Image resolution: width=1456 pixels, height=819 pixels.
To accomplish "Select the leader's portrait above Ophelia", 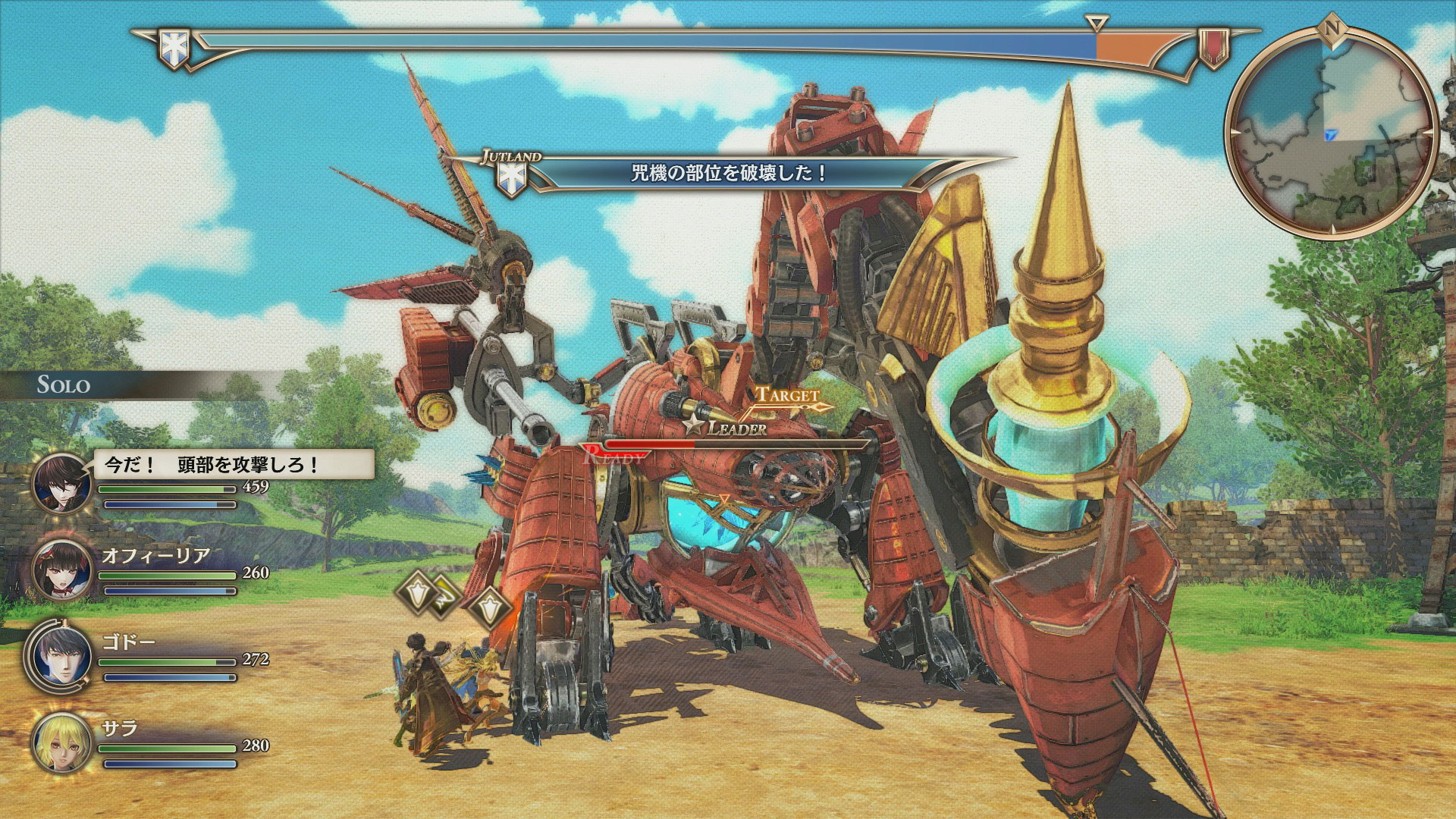I will coord(62,484).
